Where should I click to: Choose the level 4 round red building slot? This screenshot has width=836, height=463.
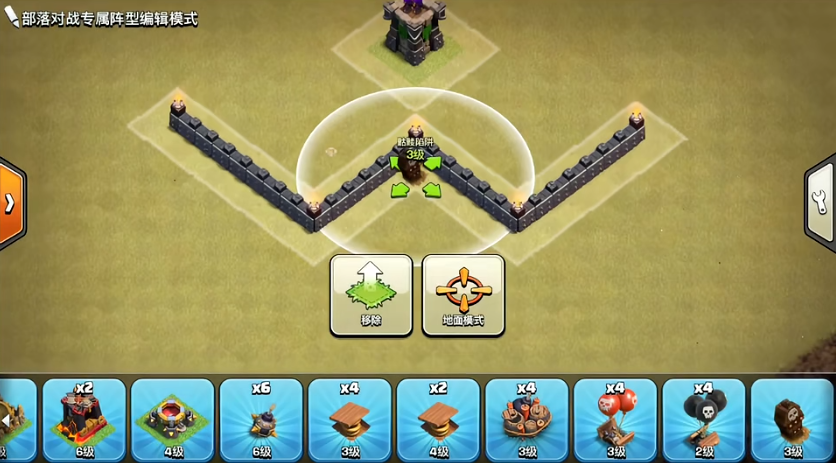tap(173, 419)
